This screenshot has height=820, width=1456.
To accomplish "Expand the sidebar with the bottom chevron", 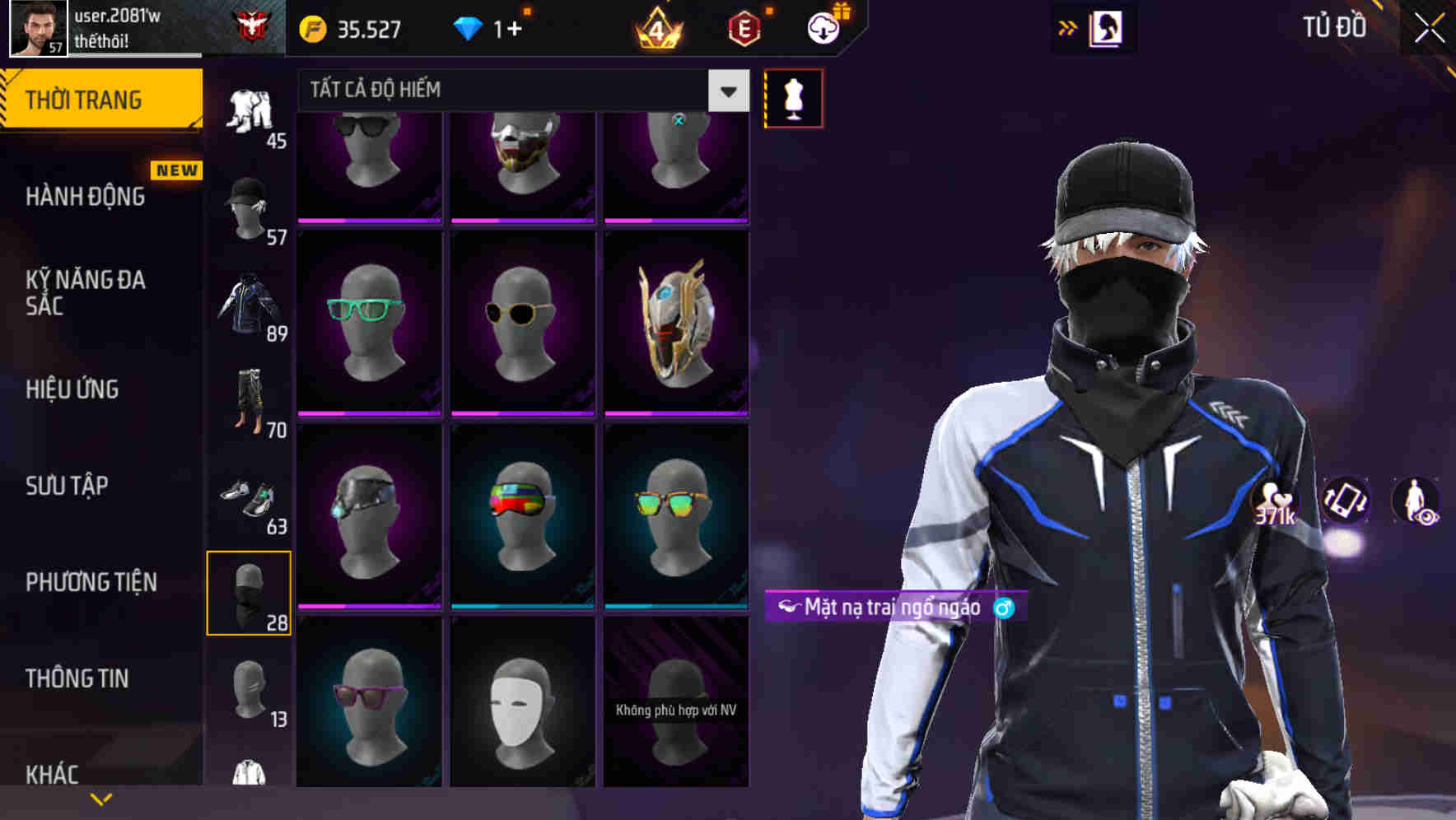I will point(102,798).
